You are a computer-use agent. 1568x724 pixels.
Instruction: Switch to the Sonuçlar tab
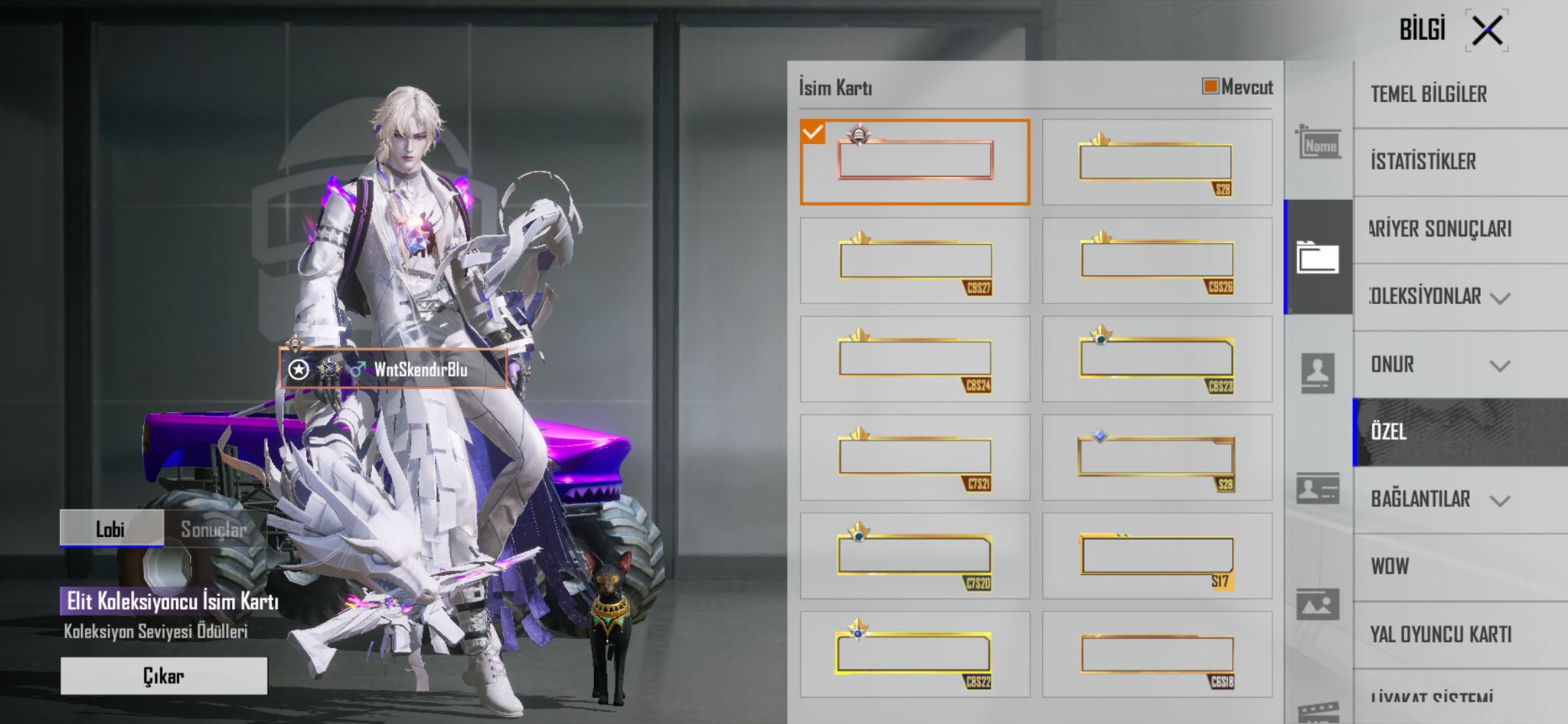click(214, 529)
